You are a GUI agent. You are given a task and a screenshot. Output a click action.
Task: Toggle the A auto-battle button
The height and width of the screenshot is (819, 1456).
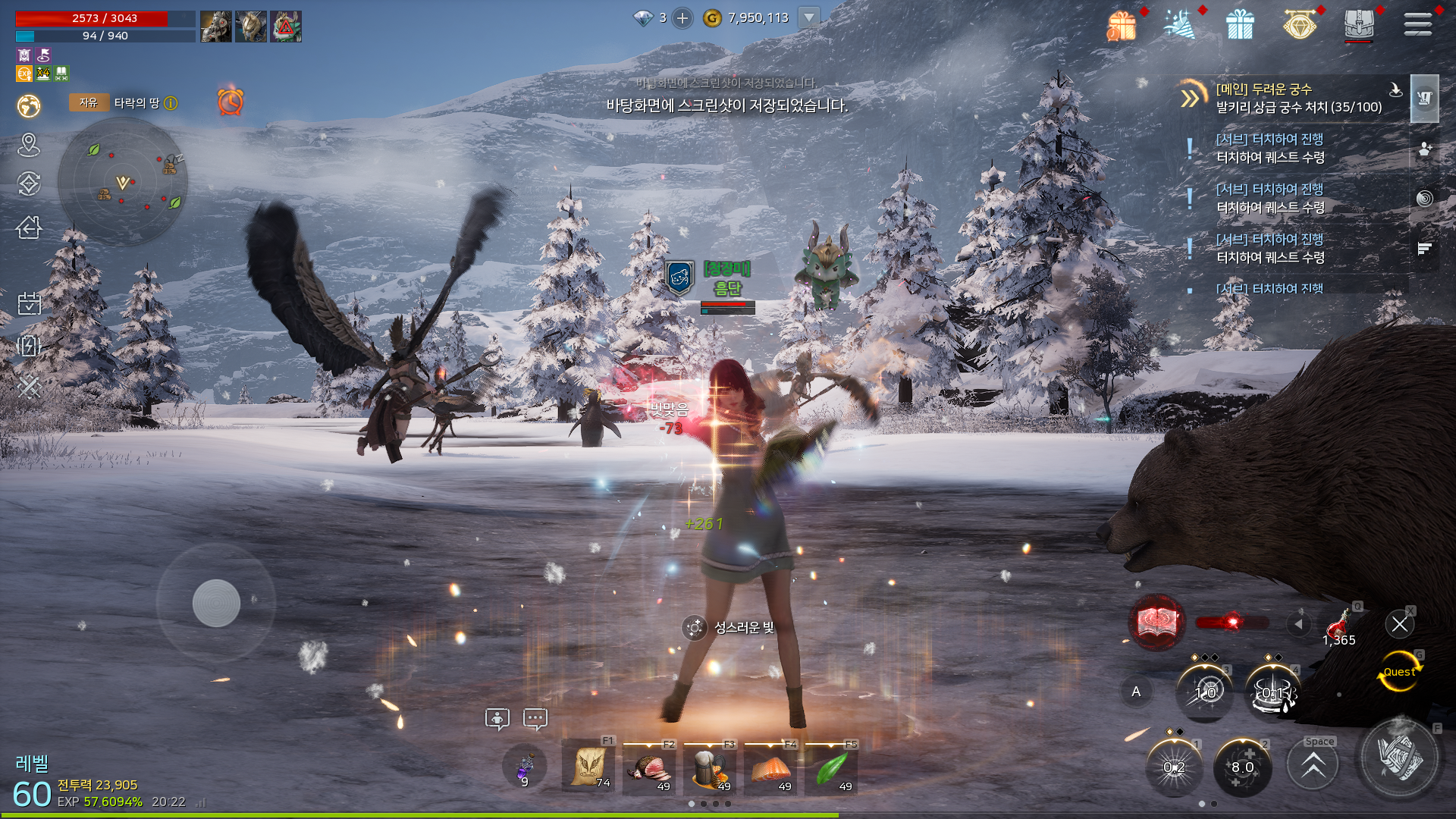pos(1136,691)
